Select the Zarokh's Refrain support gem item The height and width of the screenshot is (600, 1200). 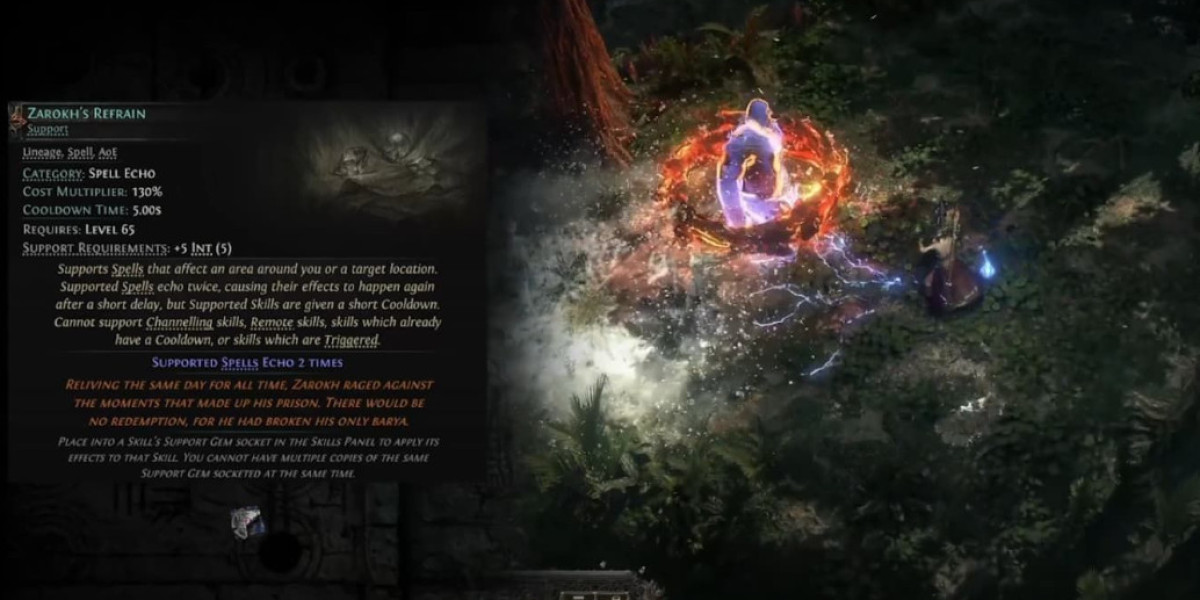247,521
